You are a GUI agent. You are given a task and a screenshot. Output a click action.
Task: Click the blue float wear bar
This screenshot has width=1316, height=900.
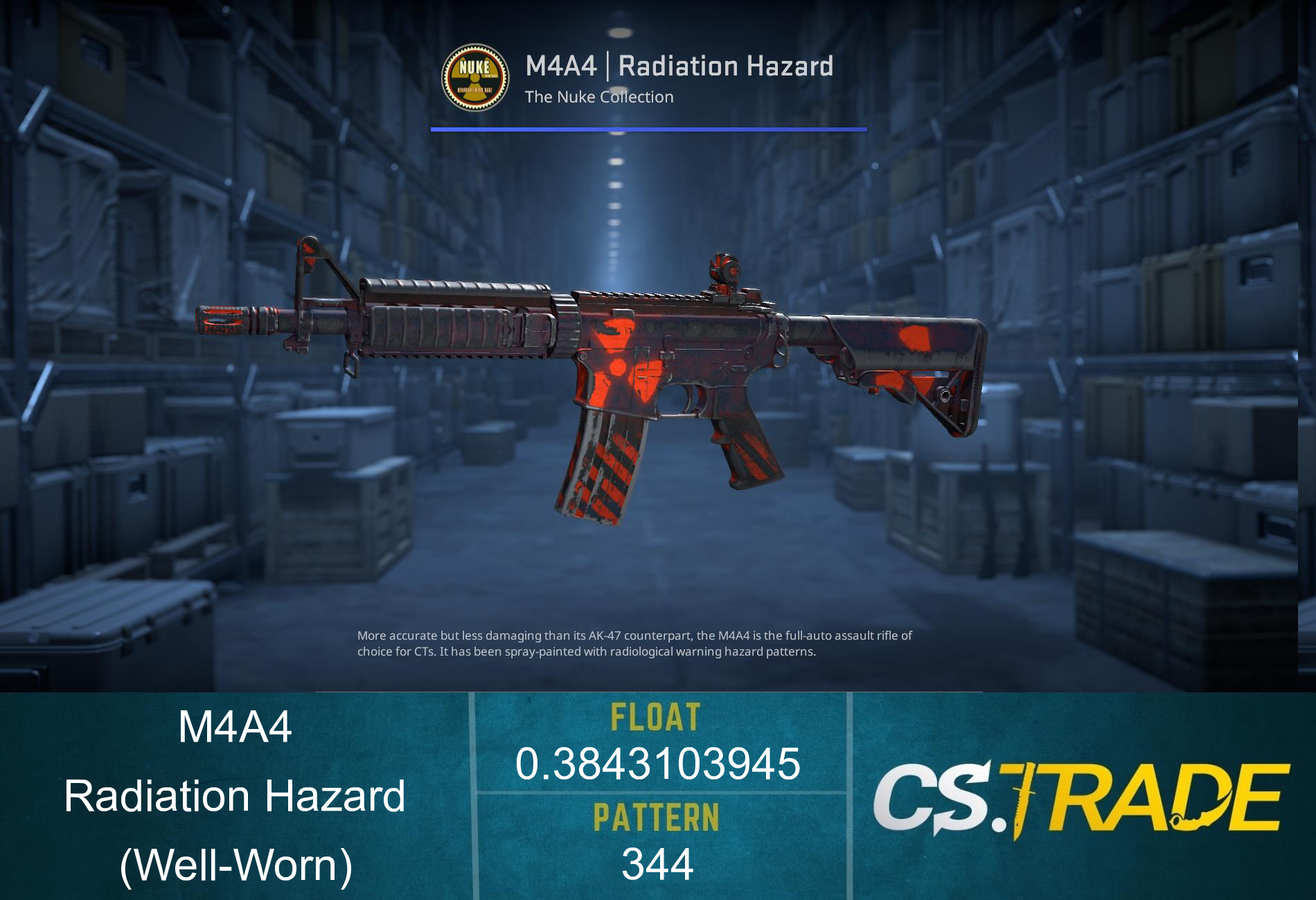[x=649, y=128]
